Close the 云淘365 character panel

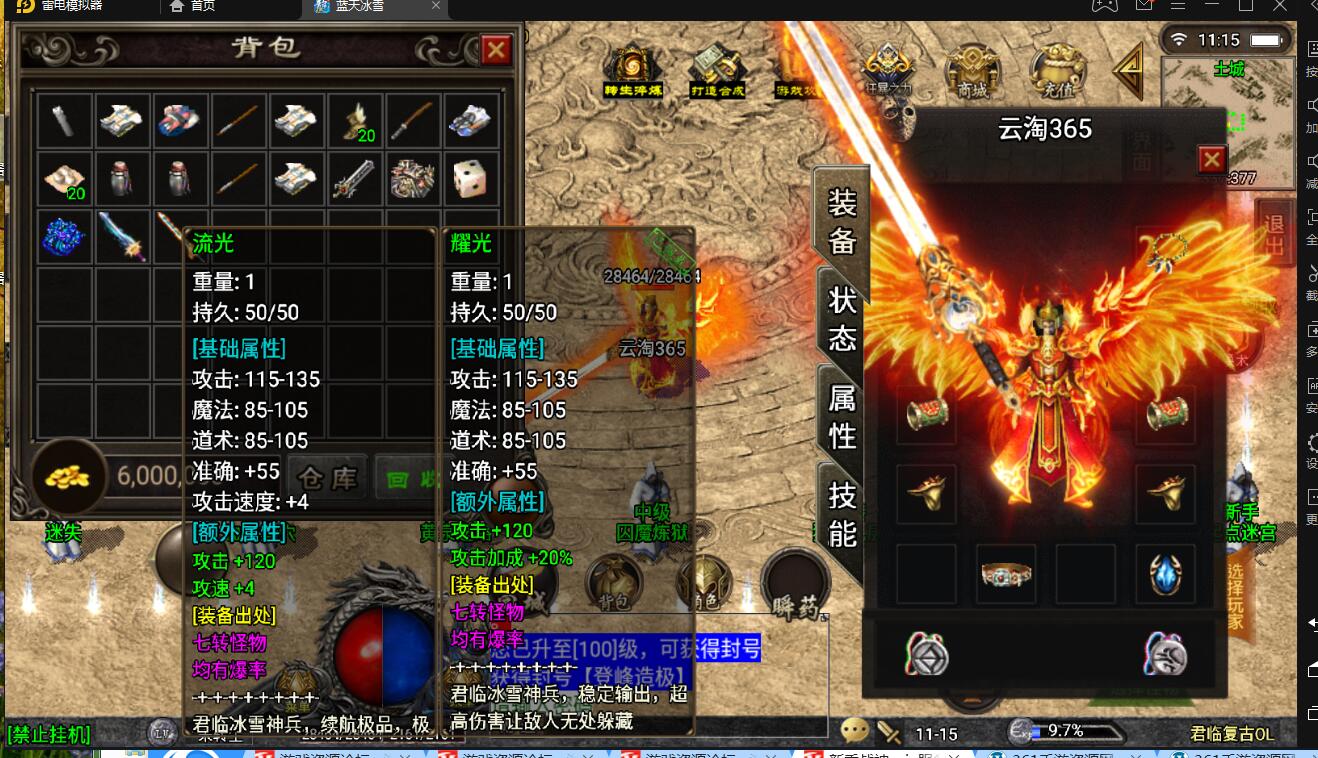(1211, 159)
